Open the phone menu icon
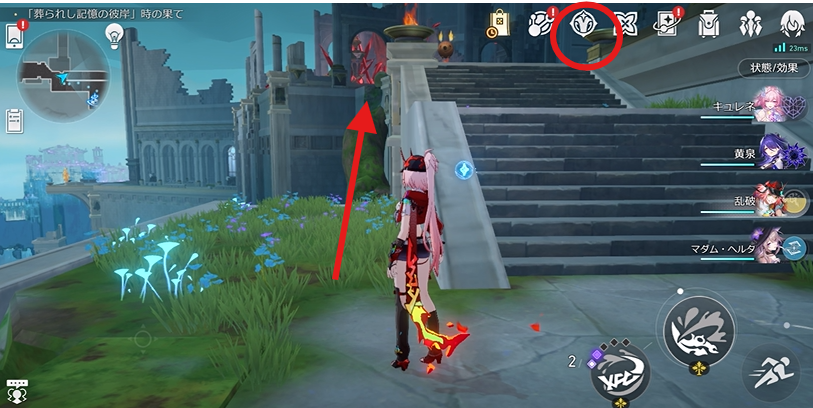The image size is (813, 408). [14, 36]
